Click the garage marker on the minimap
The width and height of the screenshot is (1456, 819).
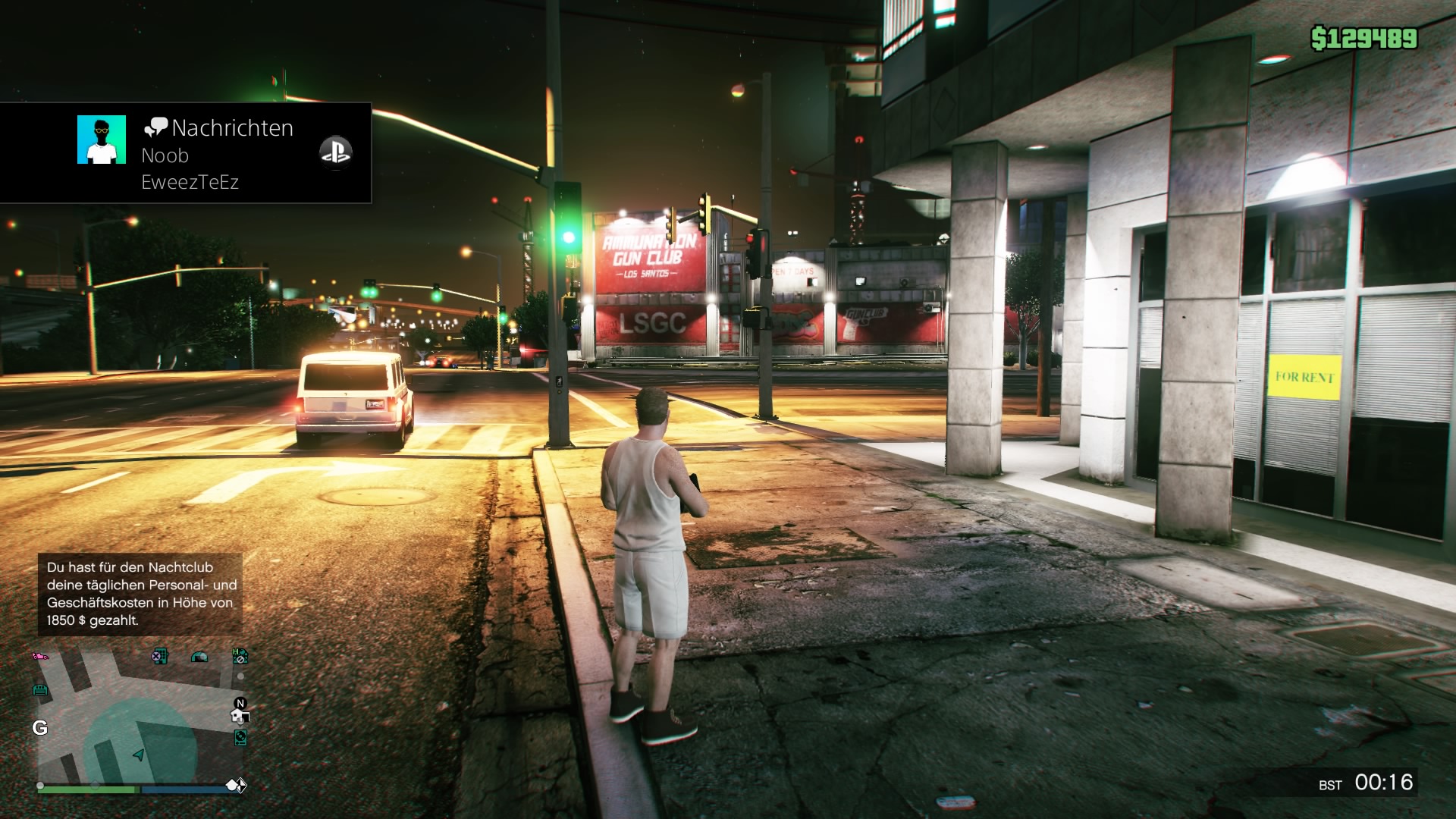(x=40, y=689)
